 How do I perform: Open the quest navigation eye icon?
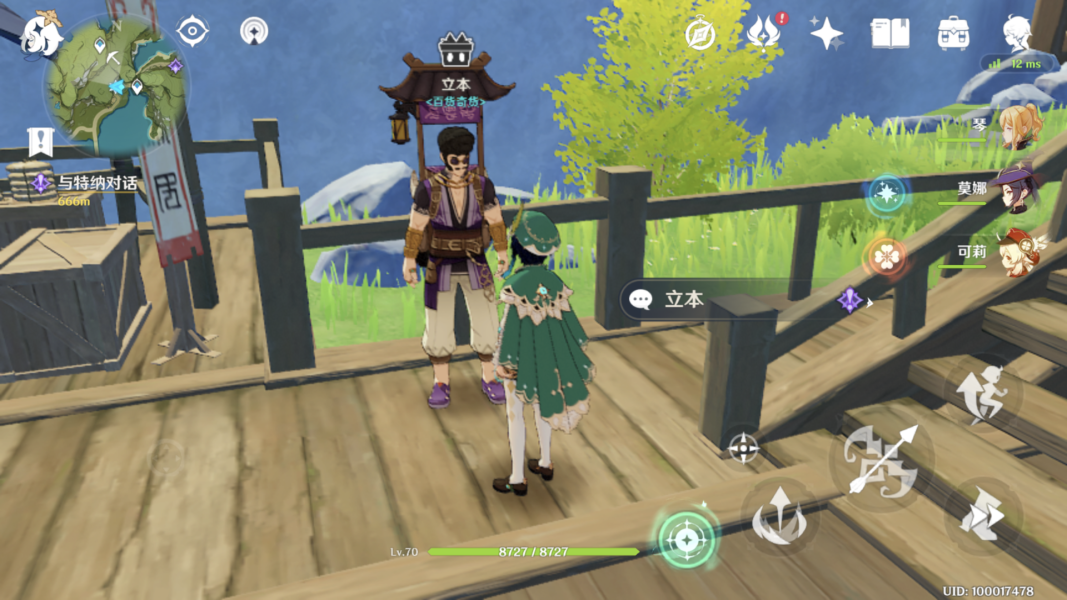pyautogui.click(x=192, y=32)
